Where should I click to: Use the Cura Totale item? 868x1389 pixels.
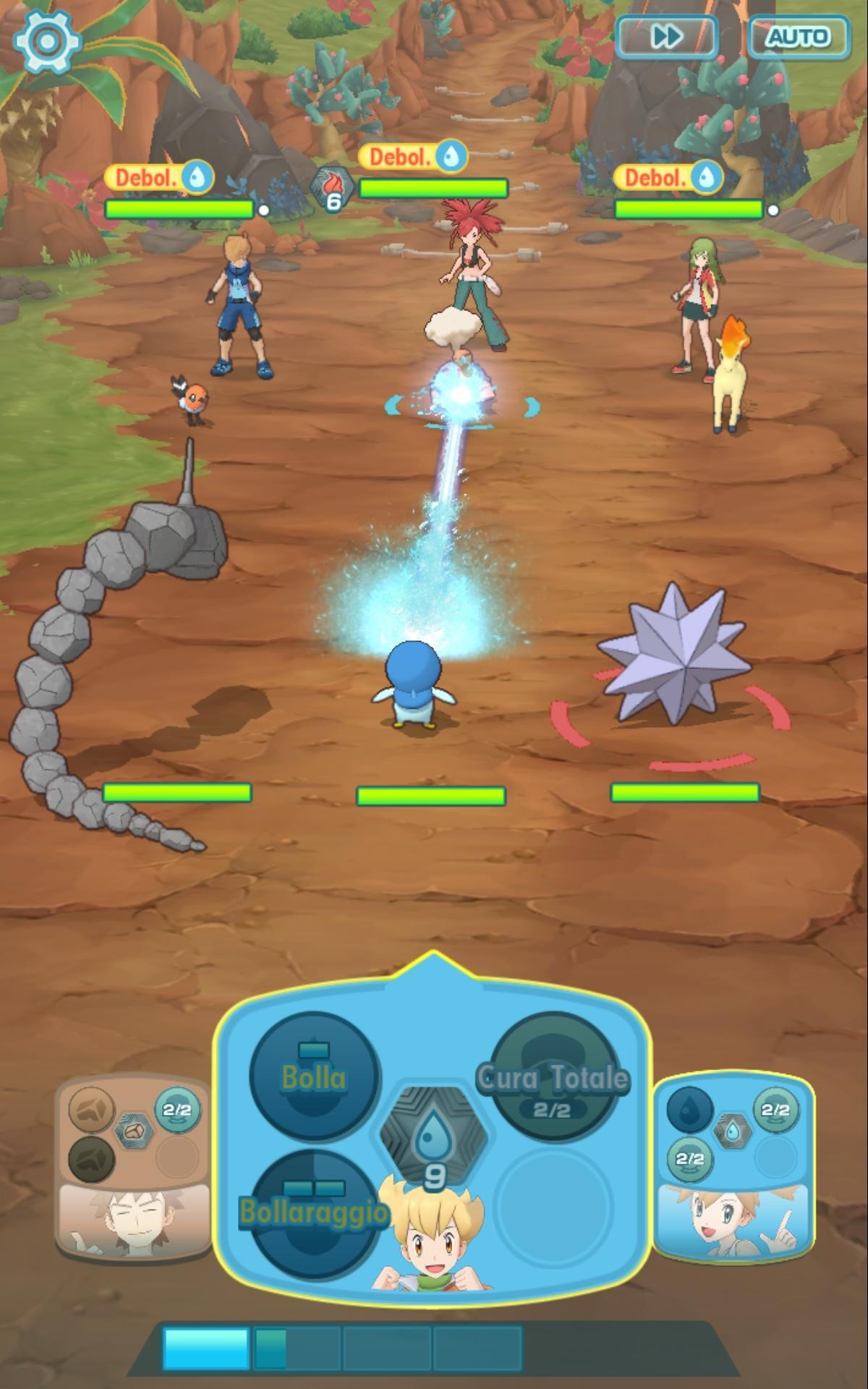[x=553, y=1078]
